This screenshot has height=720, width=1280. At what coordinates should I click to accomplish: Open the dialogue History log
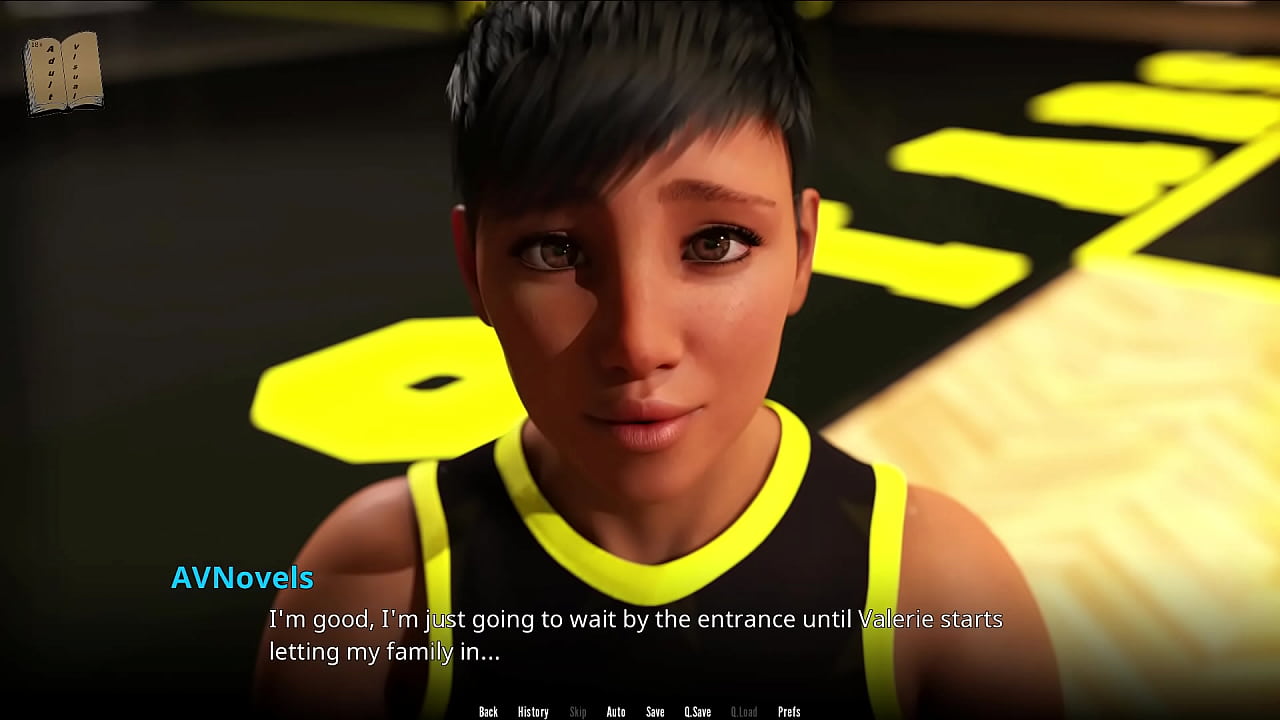[533, 712]
